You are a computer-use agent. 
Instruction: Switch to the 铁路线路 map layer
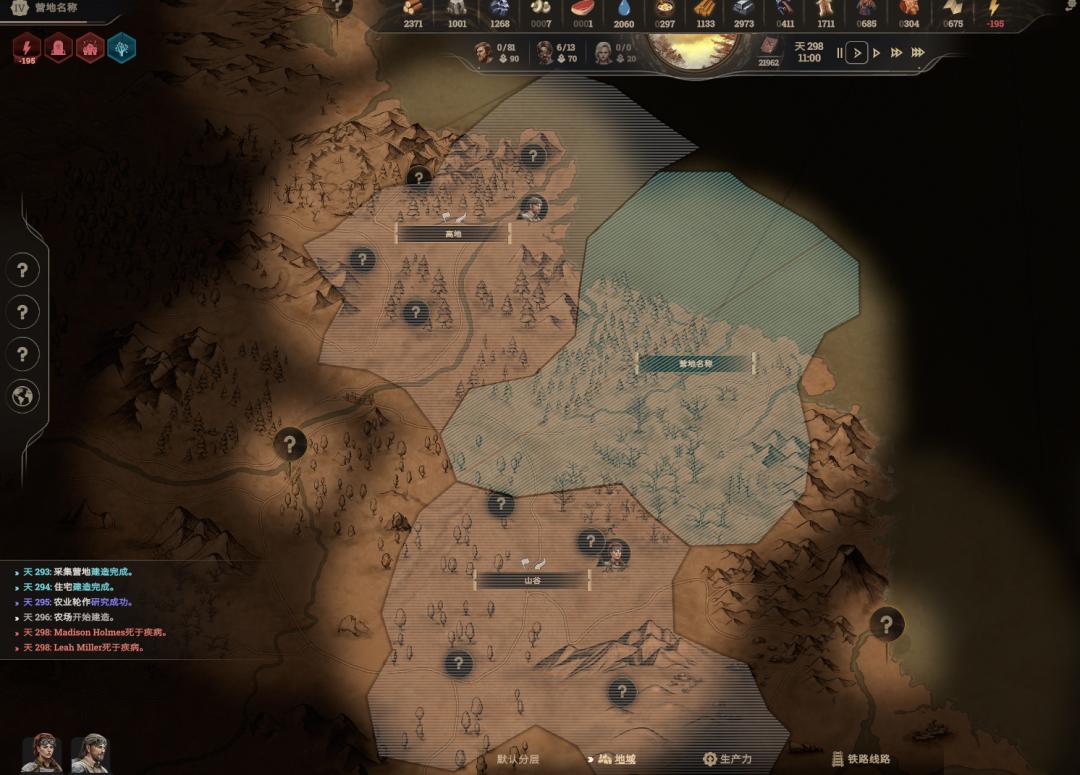click(x=860, y=759)
